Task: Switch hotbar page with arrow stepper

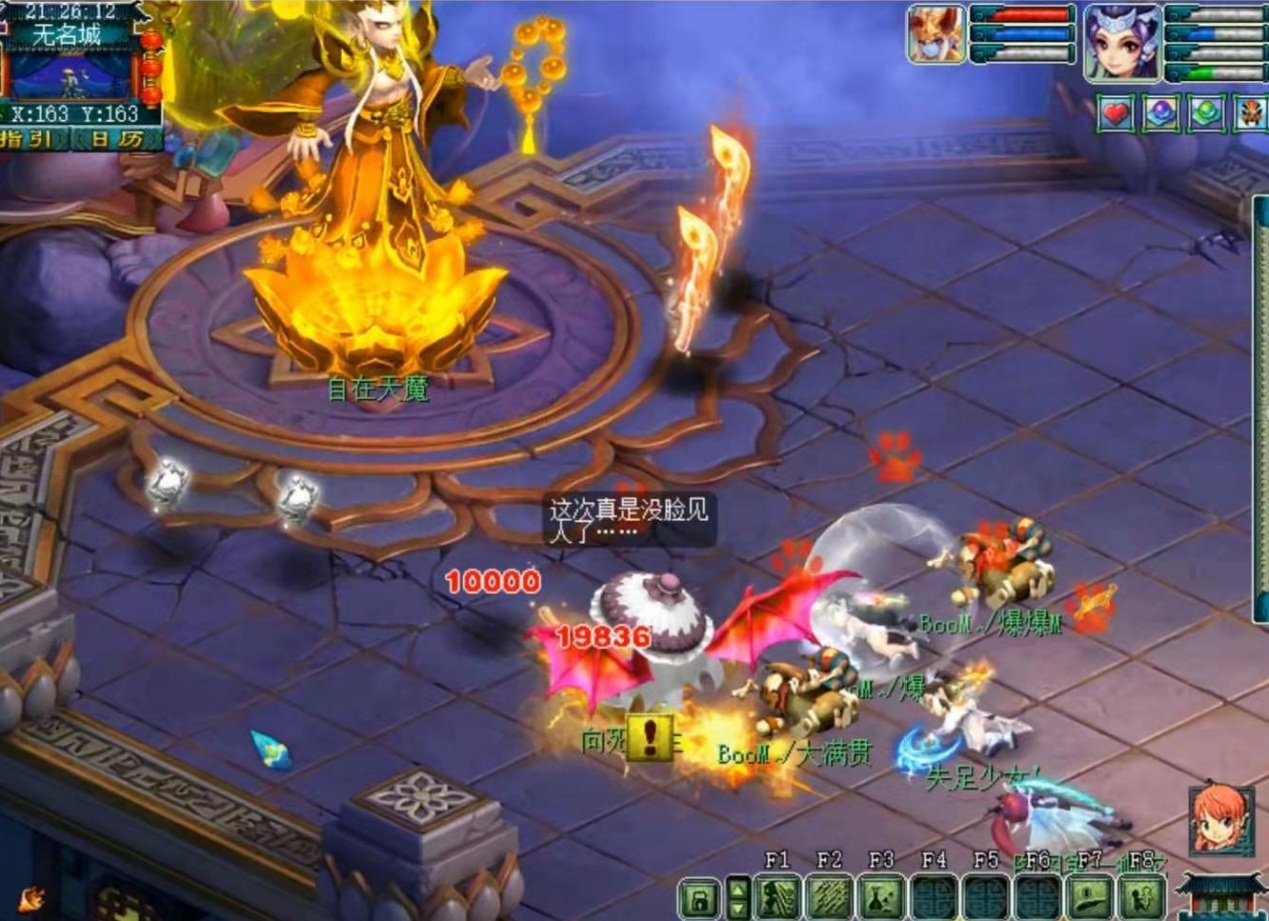Action: tap(738, 897)
